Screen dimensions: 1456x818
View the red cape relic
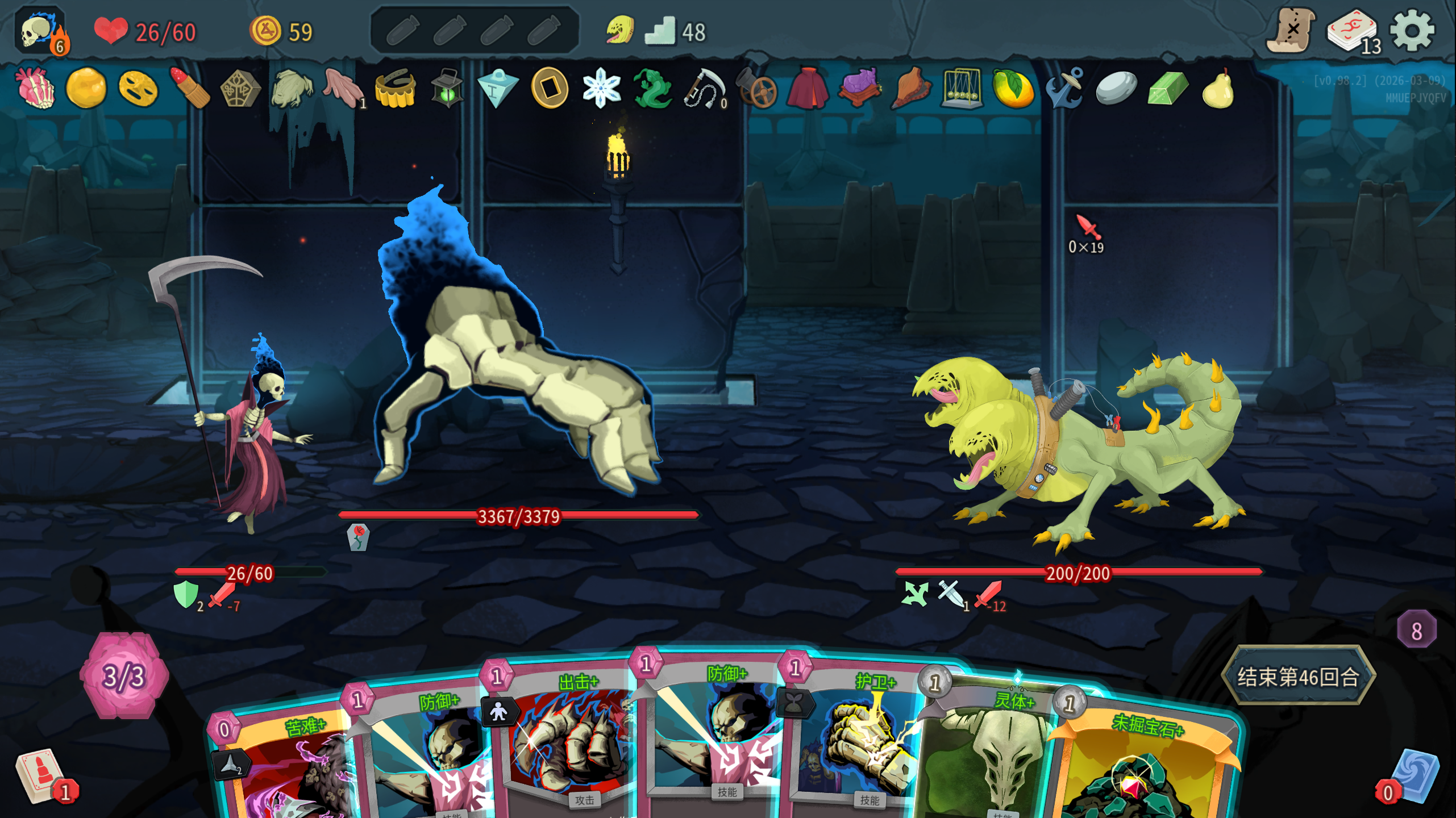(x=808, y=88)
